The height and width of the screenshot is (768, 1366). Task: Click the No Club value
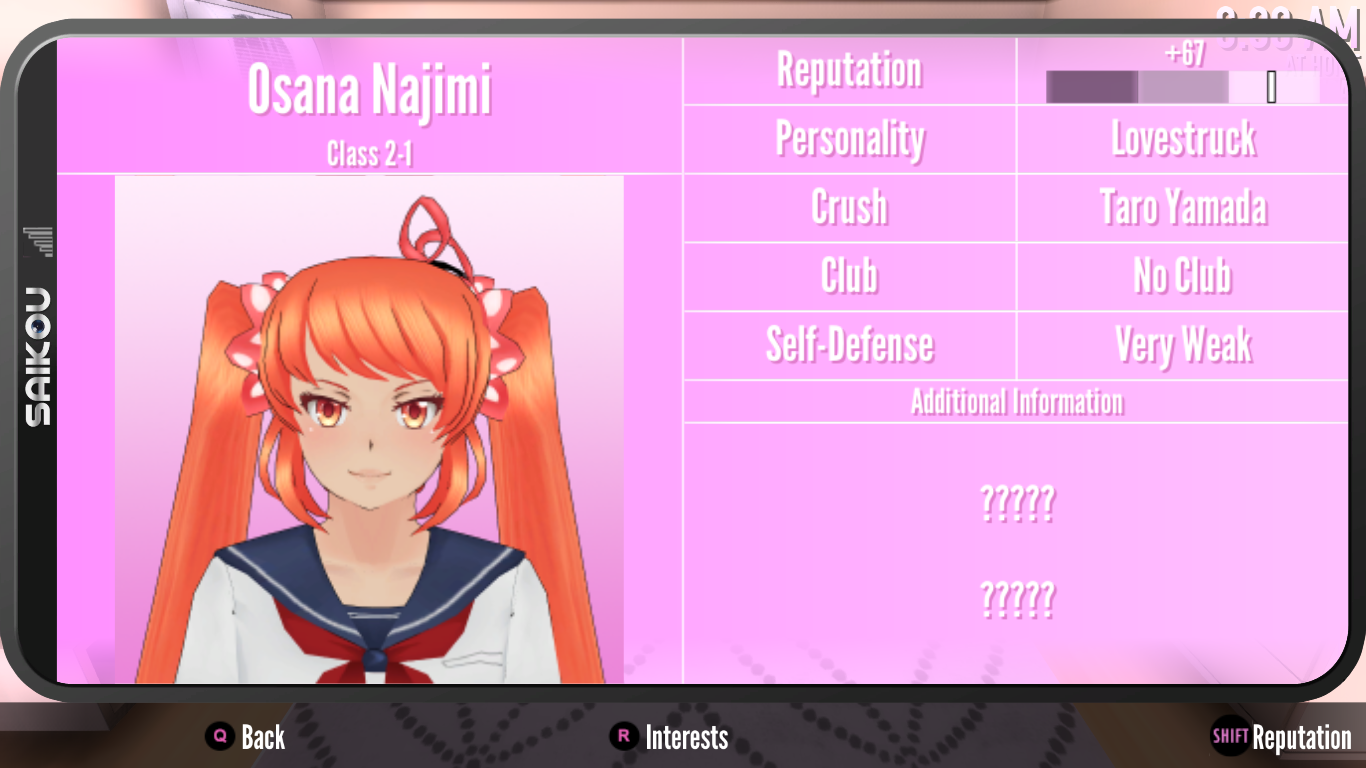1180,276
